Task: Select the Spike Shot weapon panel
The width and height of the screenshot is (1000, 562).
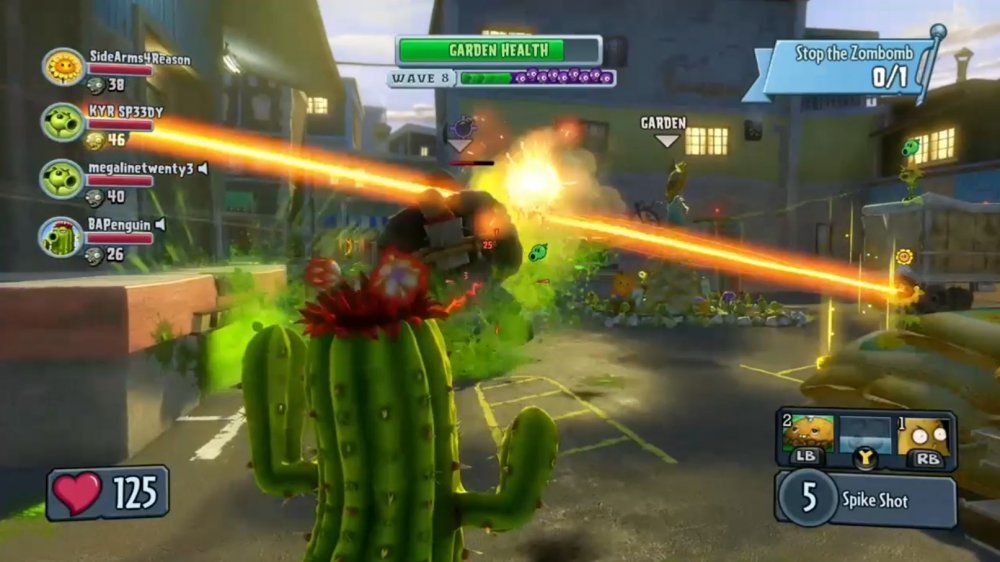Action: (x=866, y=498)
